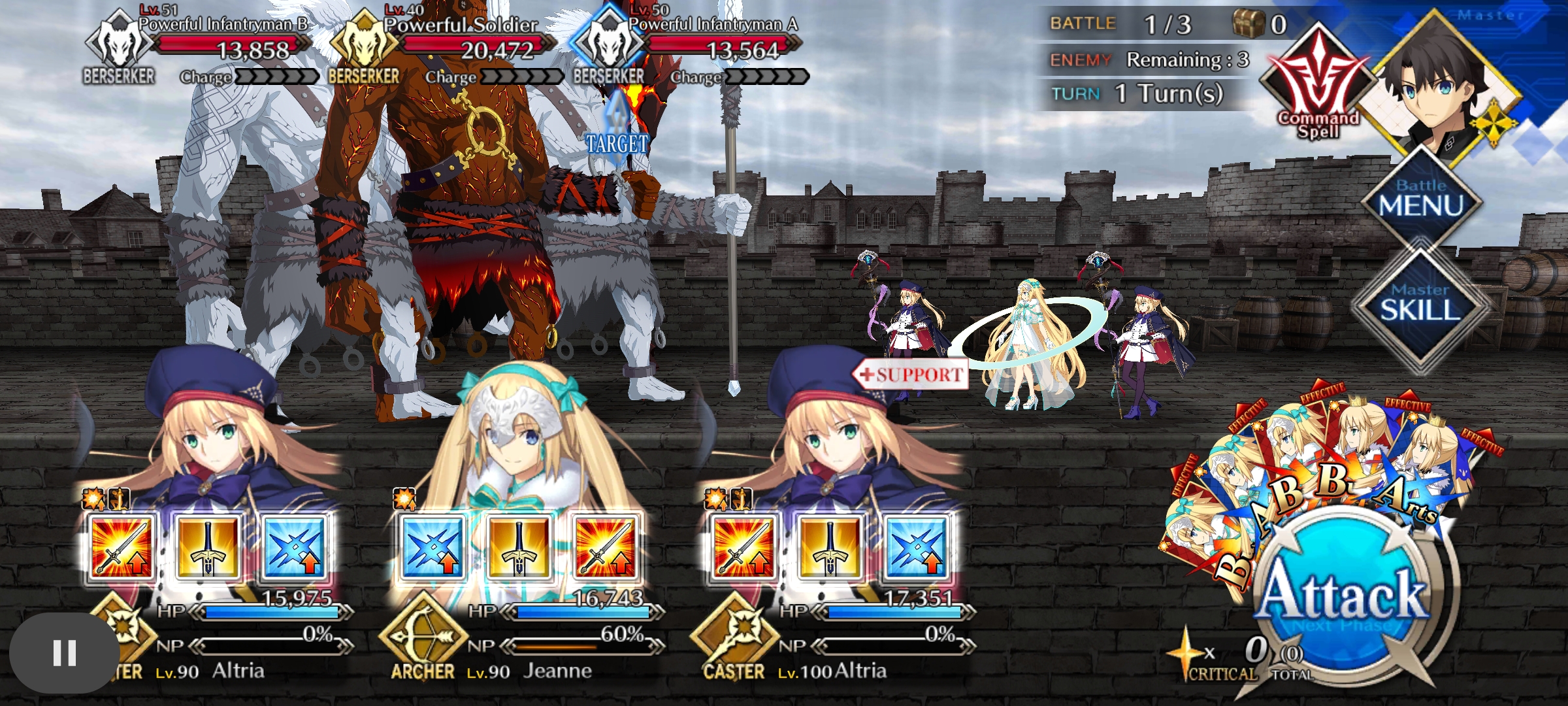This screenshot has width=1568, height=706.
Task: Open the Command Spell emblem
Action: [x=1317, y=84]
